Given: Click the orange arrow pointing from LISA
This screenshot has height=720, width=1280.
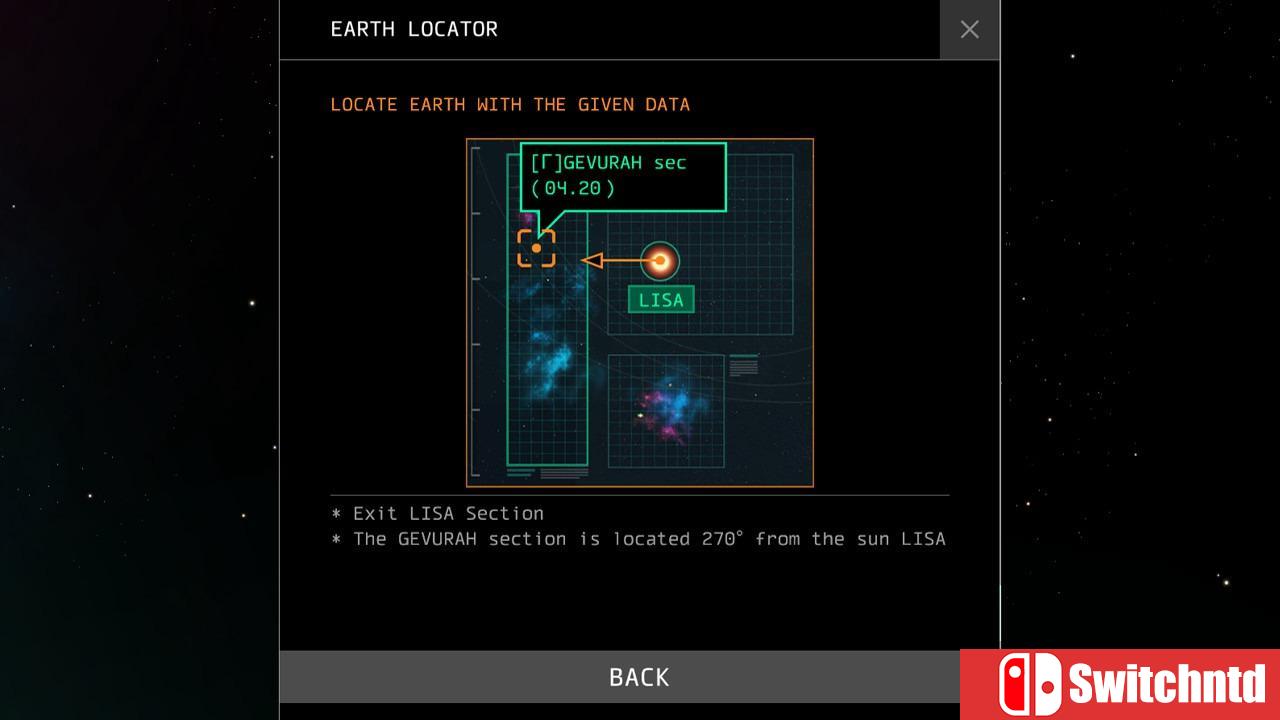Looking at the screenshot, I should pos(610,259).
